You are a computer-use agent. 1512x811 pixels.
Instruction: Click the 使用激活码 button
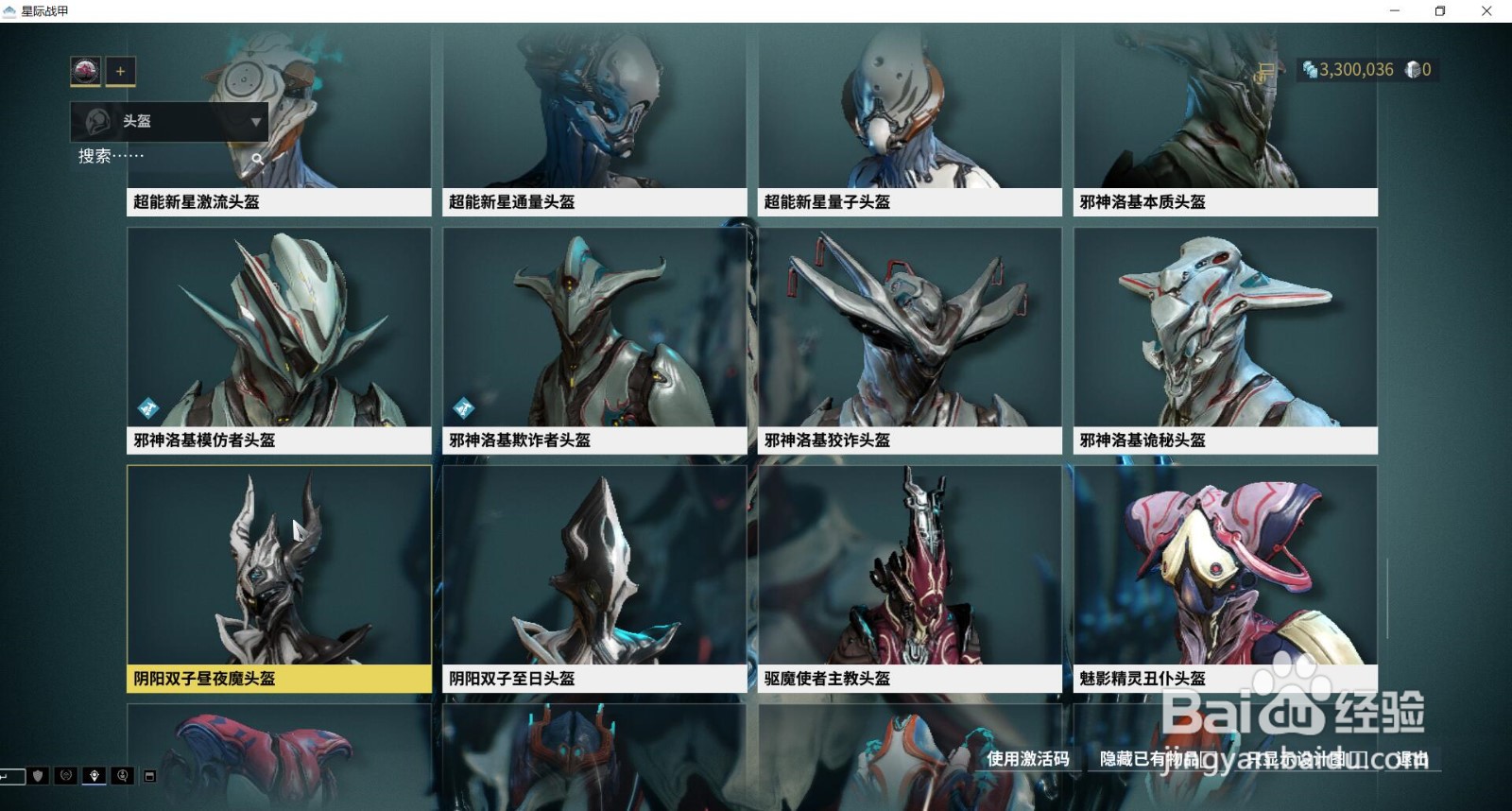click(1028, 758)
